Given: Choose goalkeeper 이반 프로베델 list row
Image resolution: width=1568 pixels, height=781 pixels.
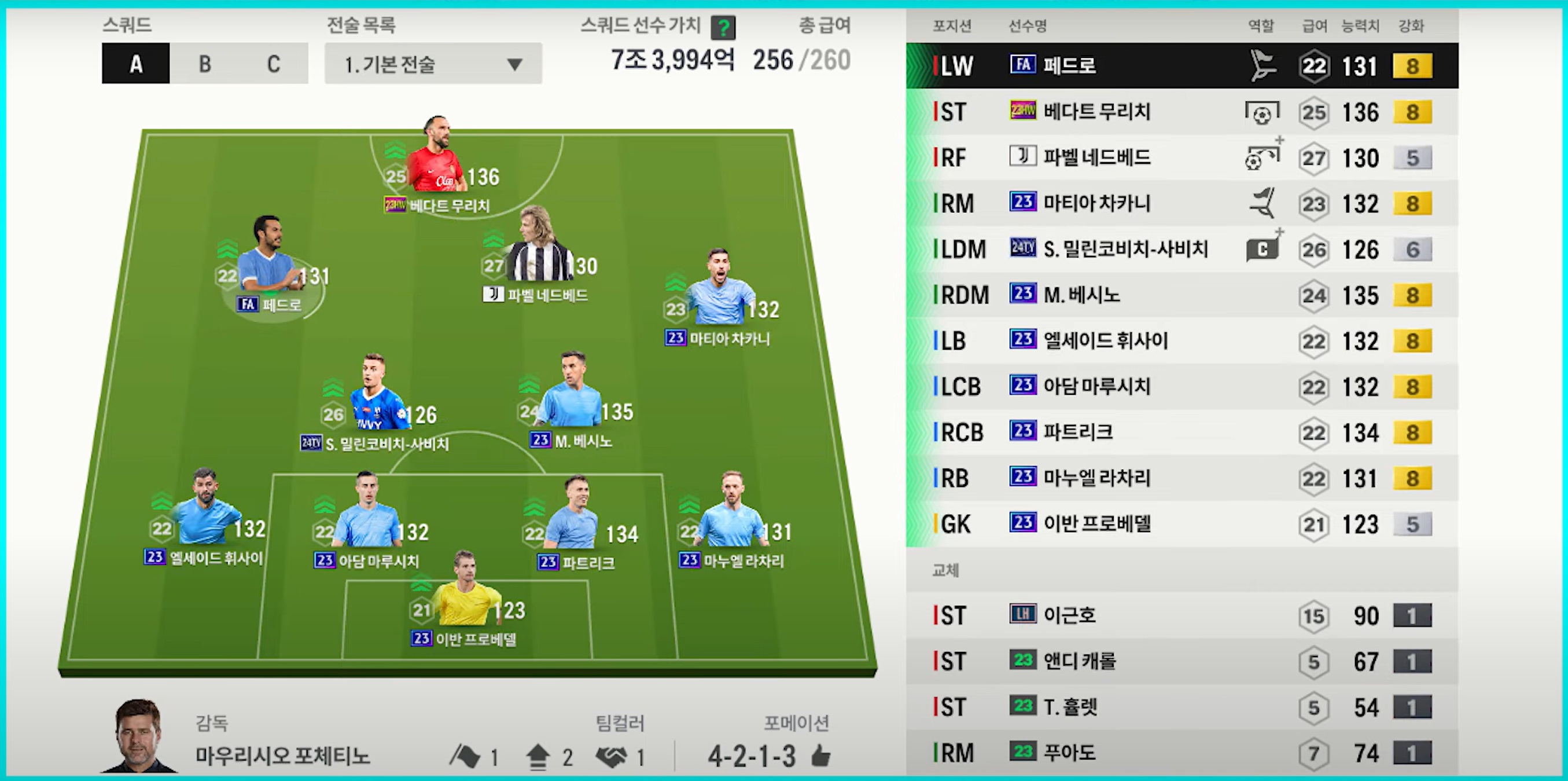Looking at the screenshot, I should (1181, 524).
